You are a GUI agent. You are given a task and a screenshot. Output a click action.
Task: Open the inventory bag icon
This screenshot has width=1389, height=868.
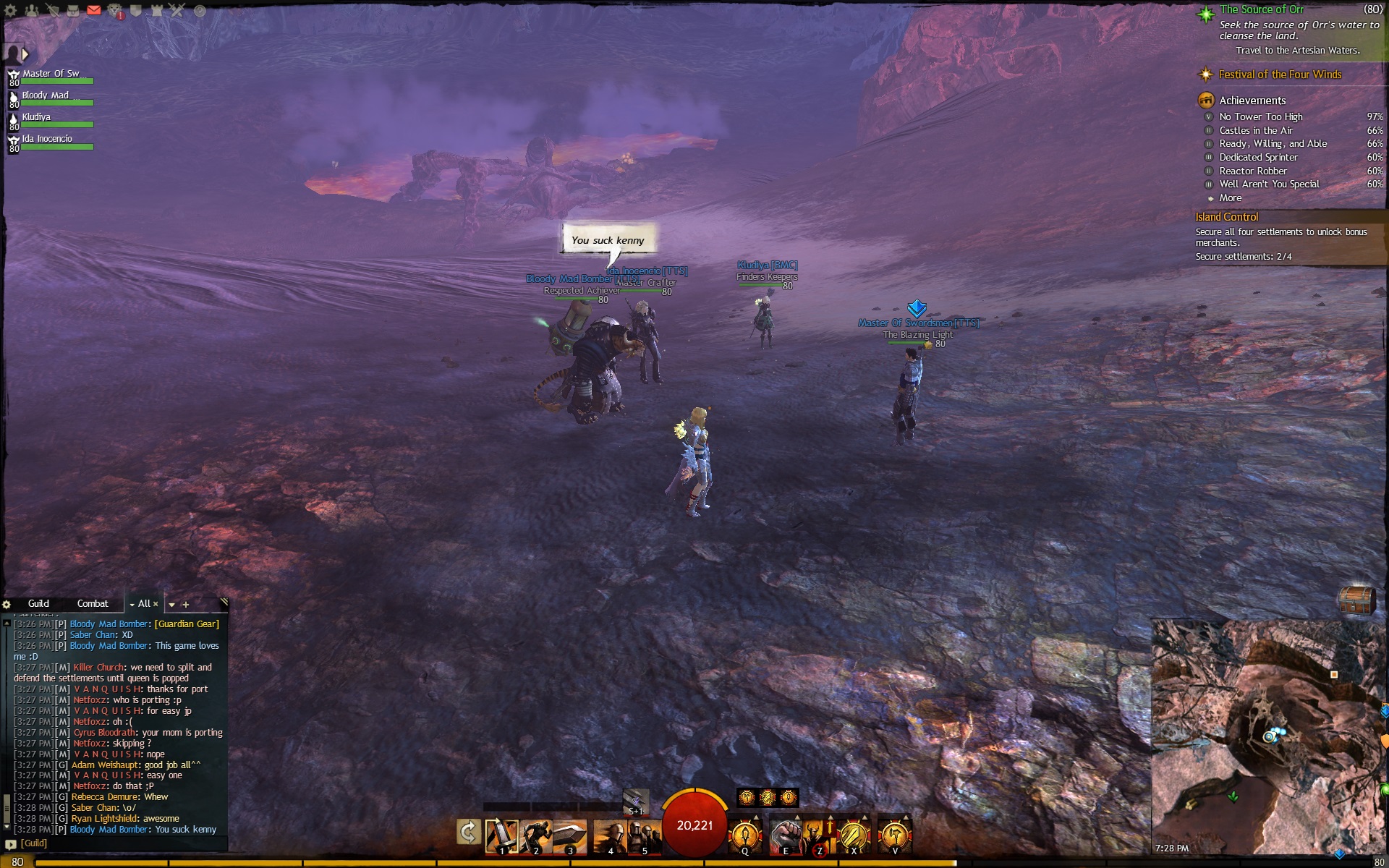point(73,10)
